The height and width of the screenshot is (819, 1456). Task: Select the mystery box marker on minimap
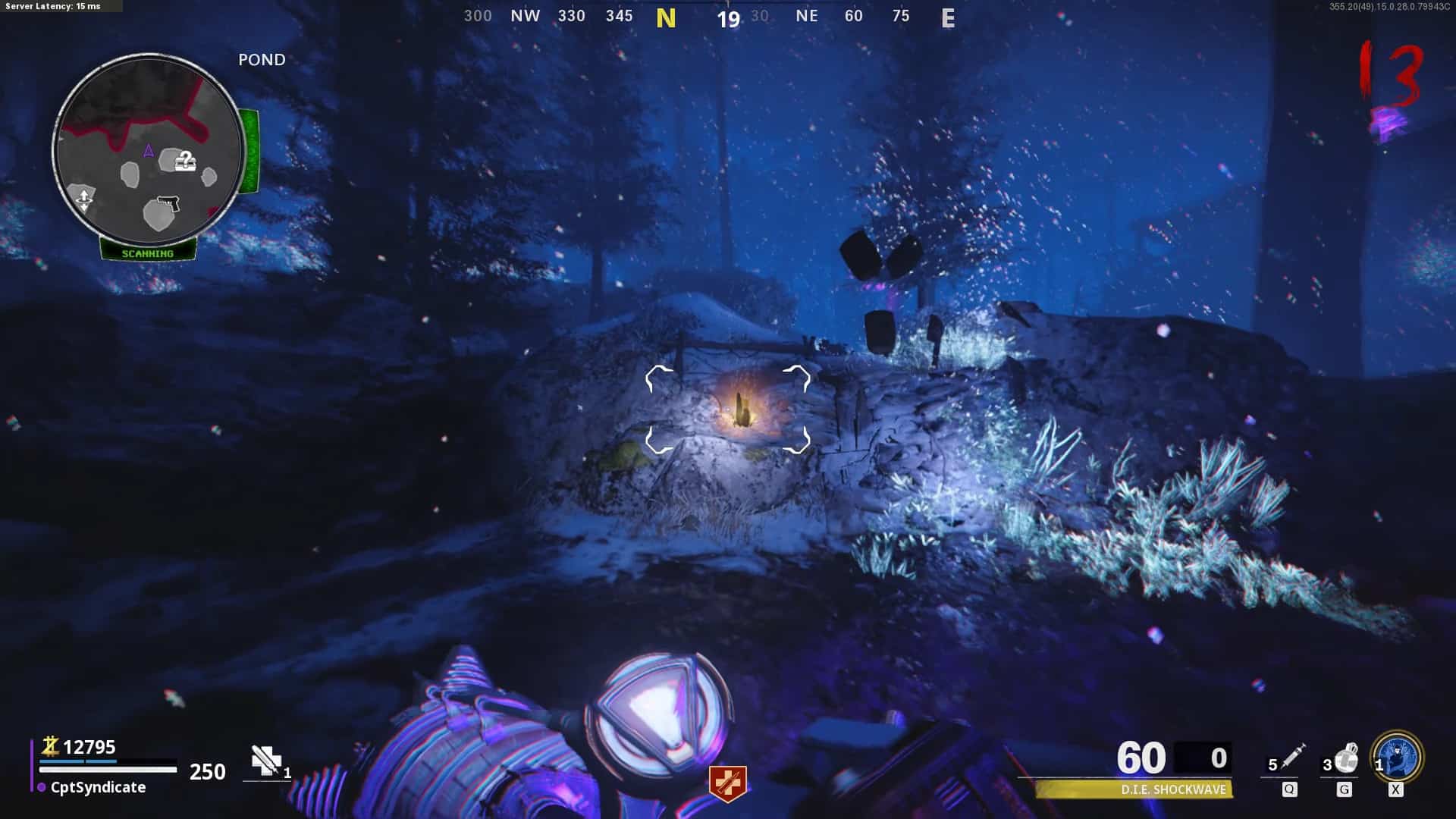(185, 161)
